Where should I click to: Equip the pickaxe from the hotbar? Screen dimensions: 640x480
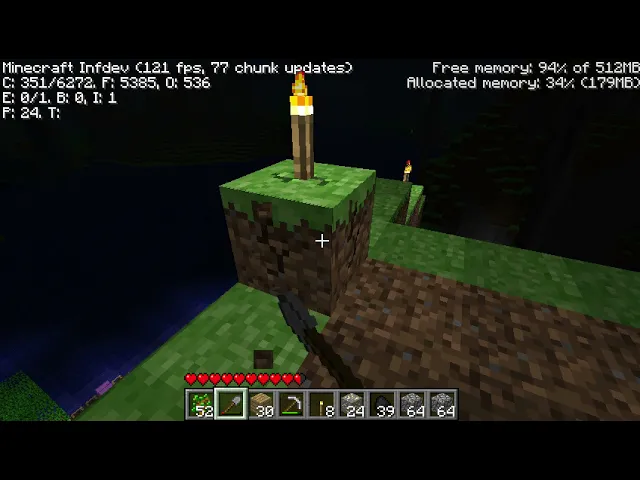click(x=292, y=405)
